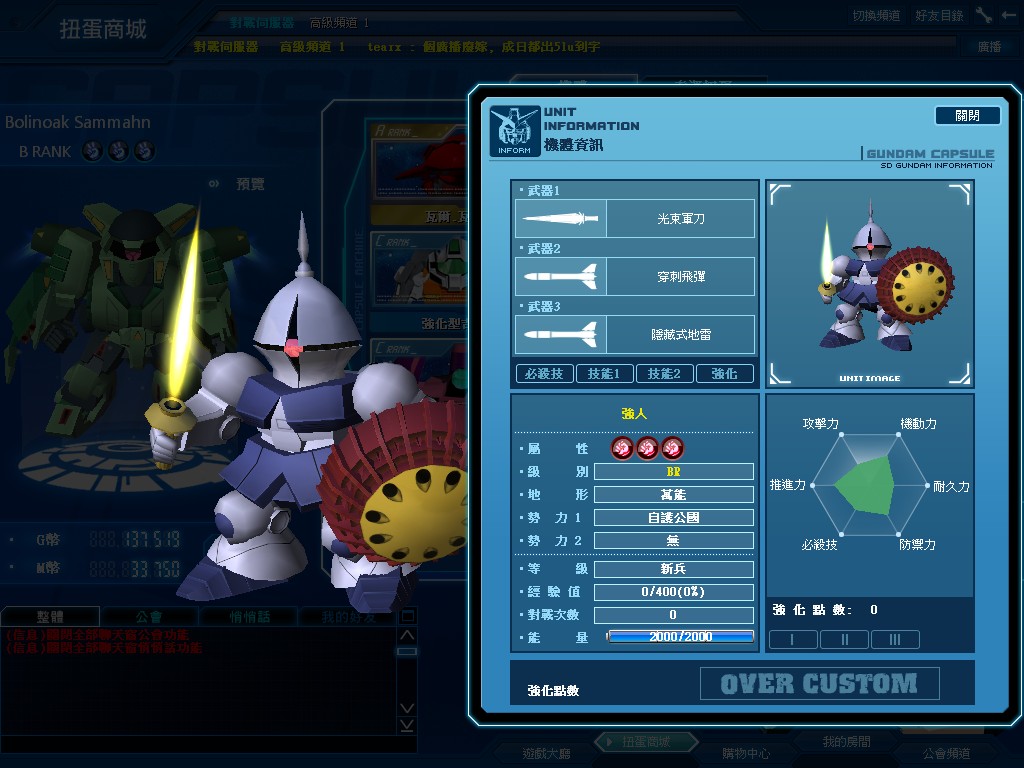Switch chat to the 悄悄話 whisper tab
Screen dimensions: 1024x768
click(248, 617)
